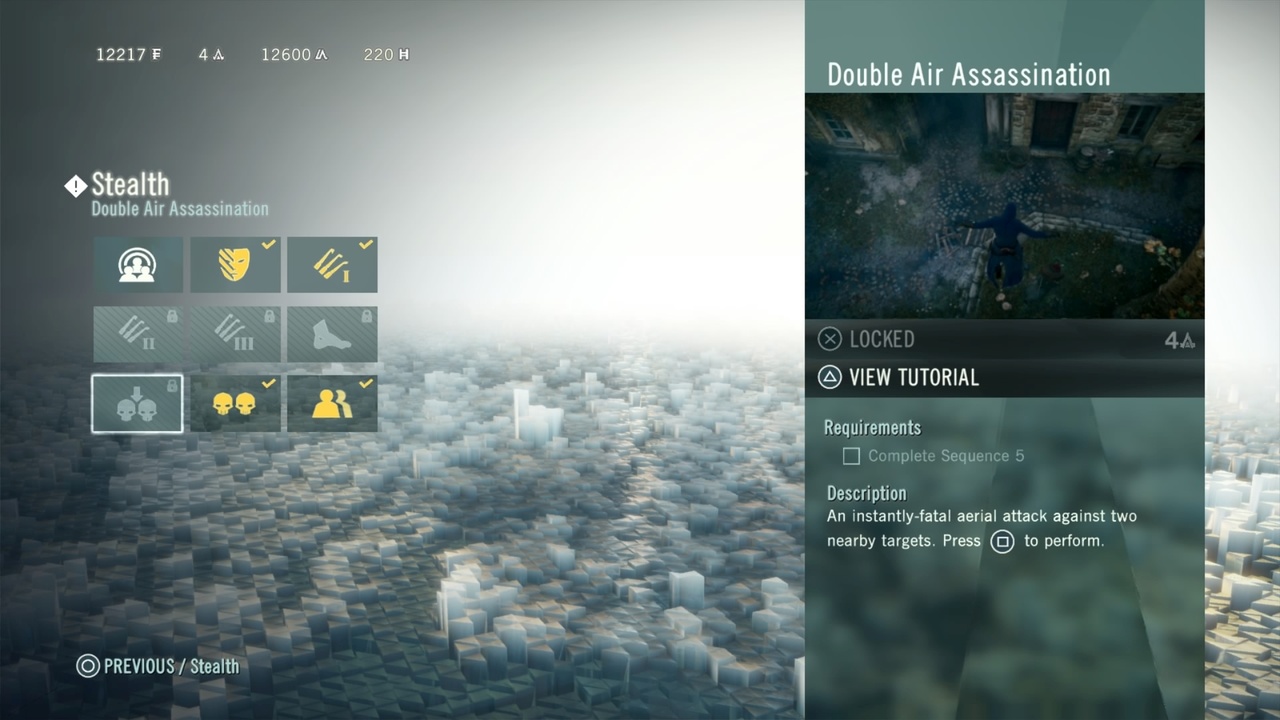
Task: Open the Double Air Assassination video thumbnail
Action: [x=1004, y=205]
